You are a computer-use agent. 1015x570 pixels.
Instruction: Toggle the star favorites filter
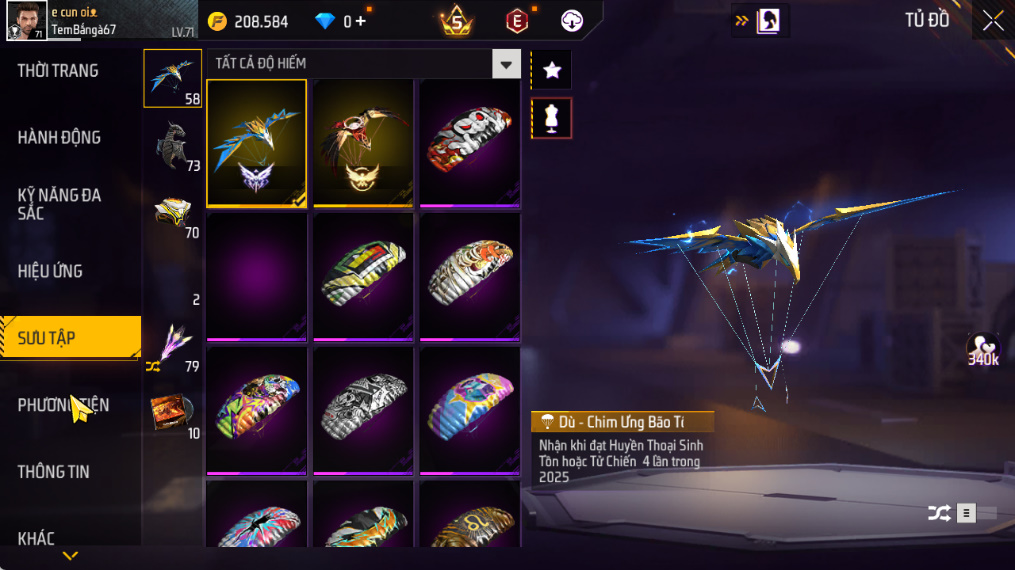pos(551,70)
